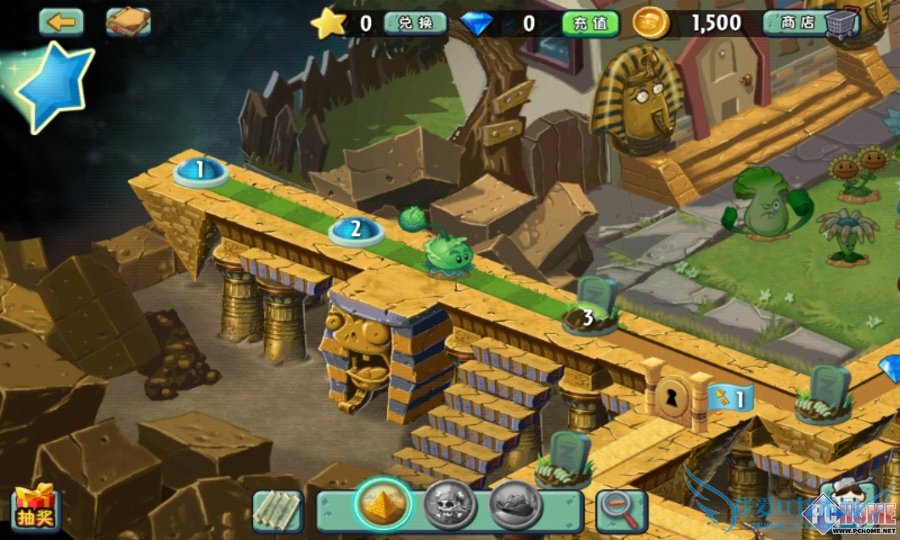Open the folded world map button
This screenshot has height=540, width=900.
point(277,511)
